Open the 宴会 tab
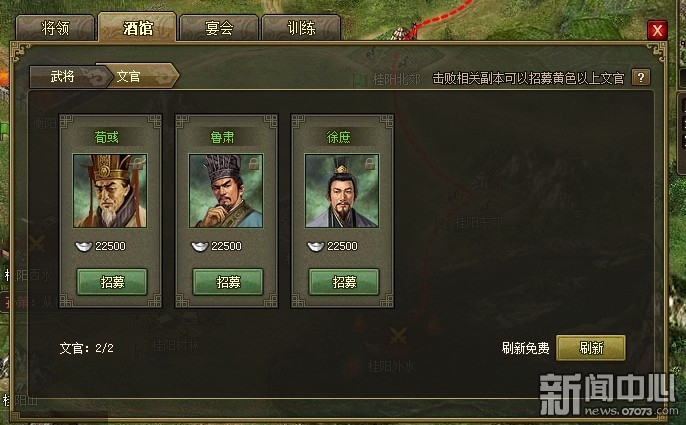686x425 pixels. [218, 28]
